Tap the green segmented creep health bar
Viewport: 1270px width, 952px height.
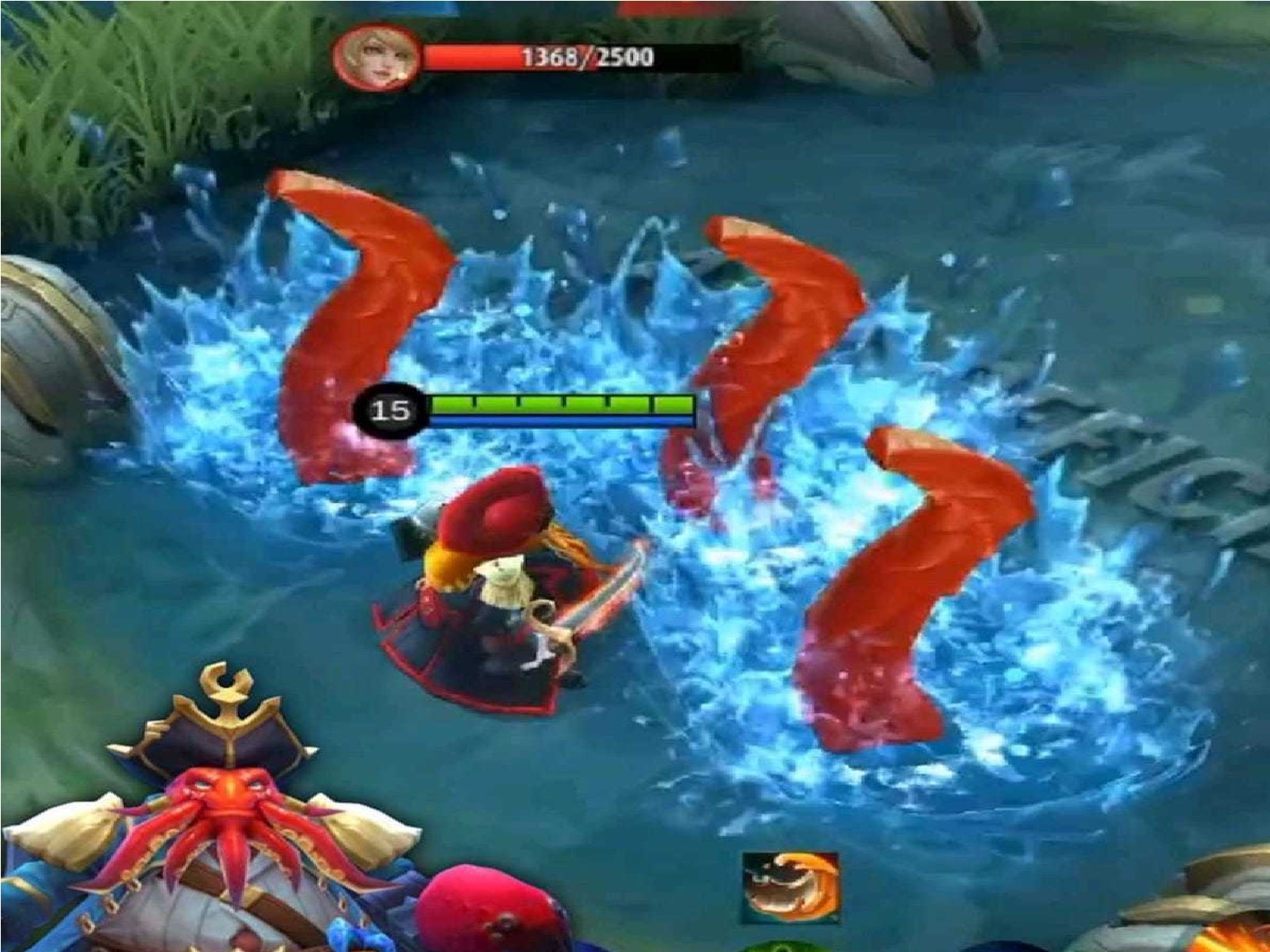click(x=556, y=403)
